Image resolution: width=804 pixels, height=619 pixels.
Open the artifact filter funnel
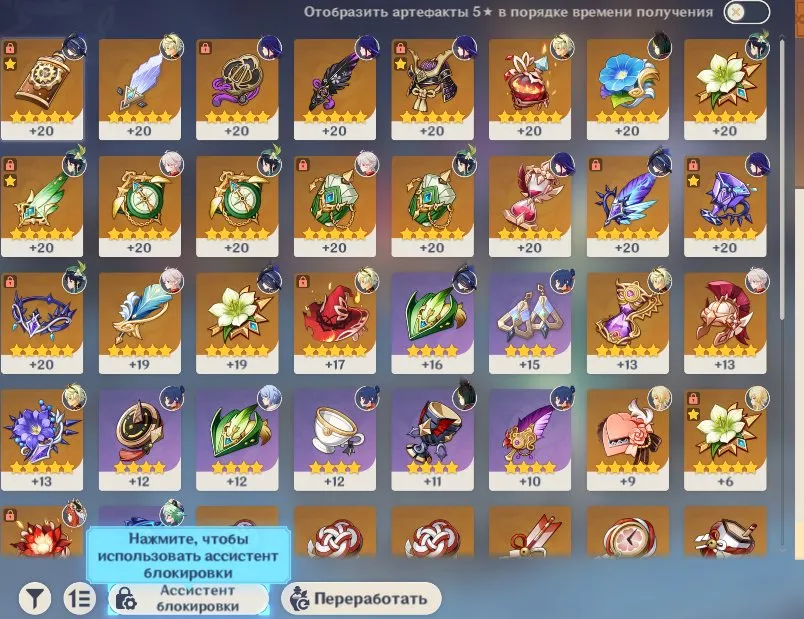click(x=35, y=598)
